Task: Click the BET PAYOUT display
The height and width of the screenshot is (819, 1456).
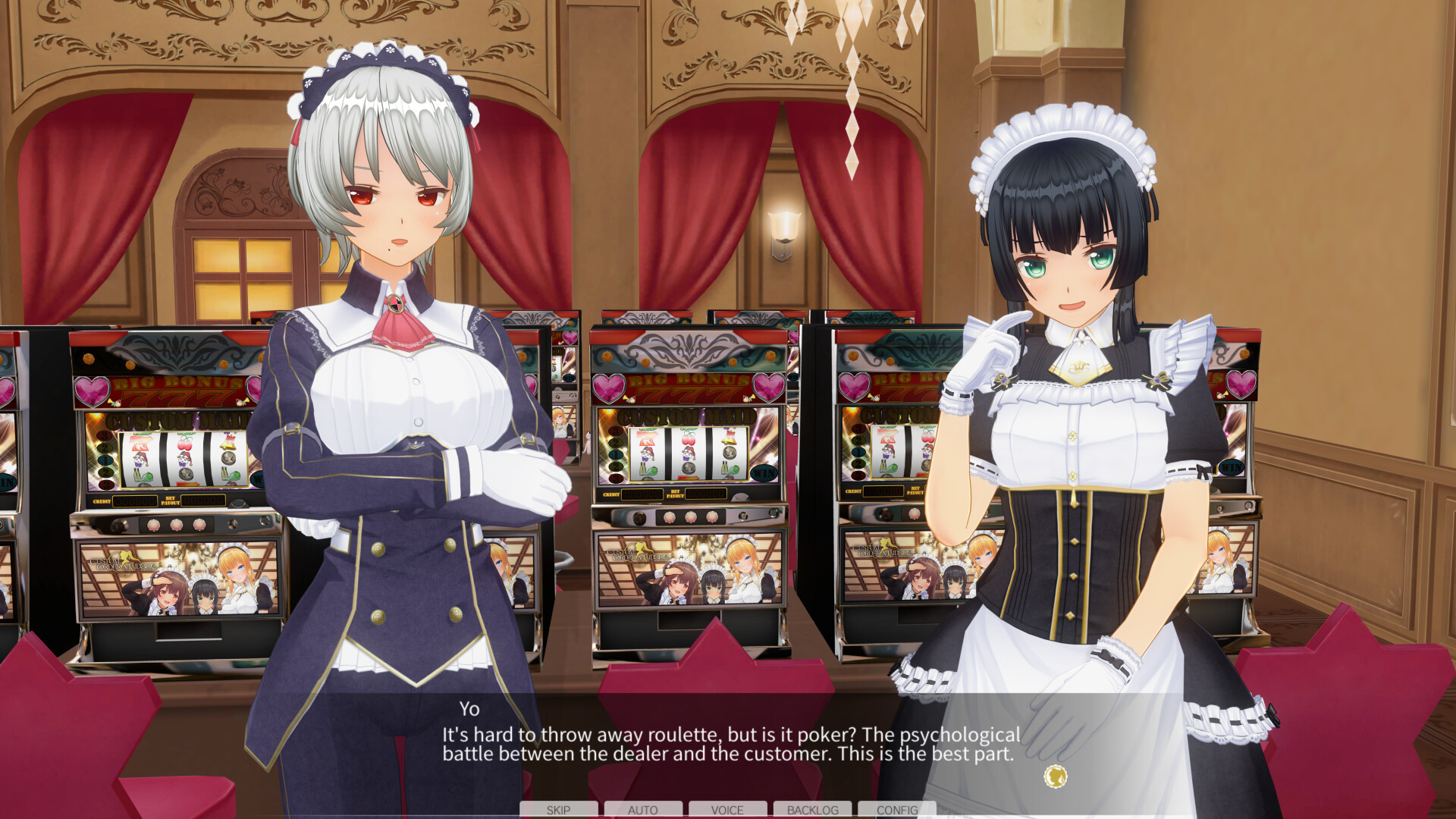Action: click(704, 494)
